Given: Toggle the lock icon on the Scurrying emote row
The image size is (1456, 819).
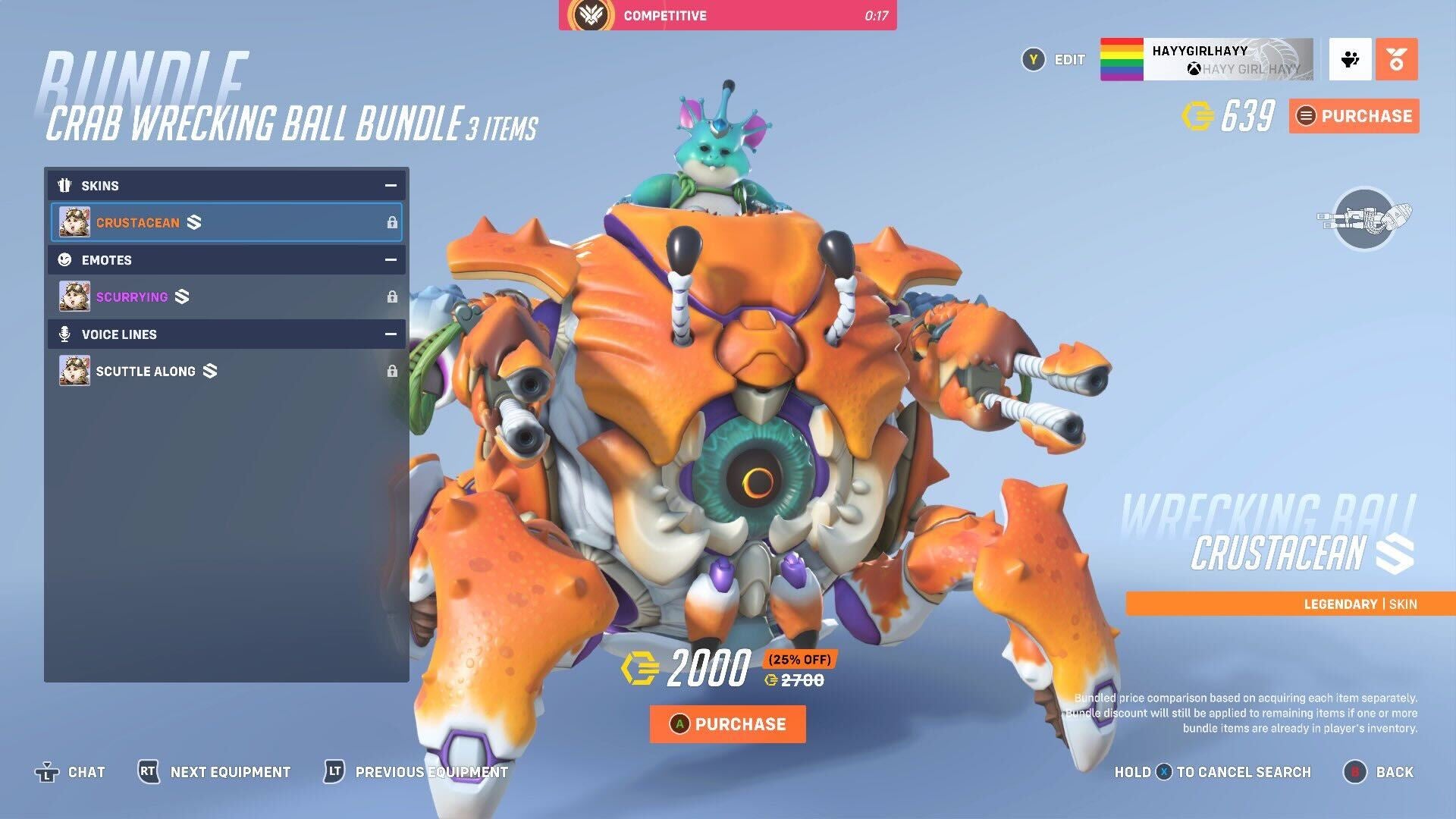Looking at the screenshot, I should point(391,297).
